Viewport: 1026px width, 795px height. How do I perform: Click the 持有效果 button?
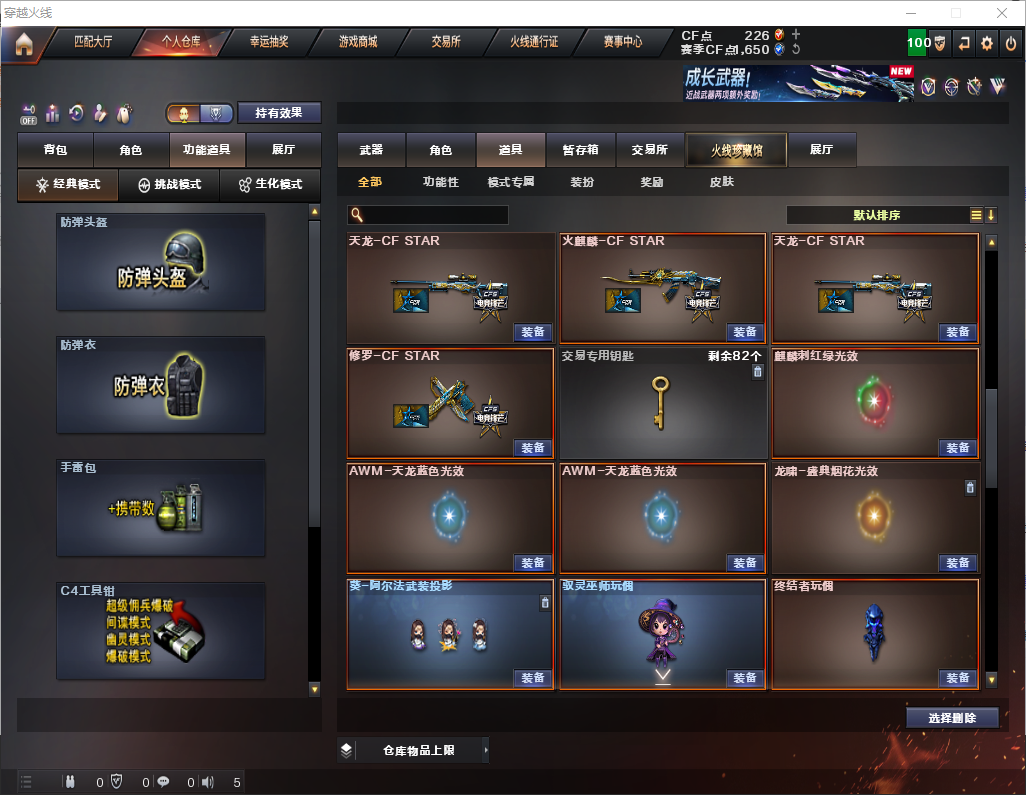point(278,113)
